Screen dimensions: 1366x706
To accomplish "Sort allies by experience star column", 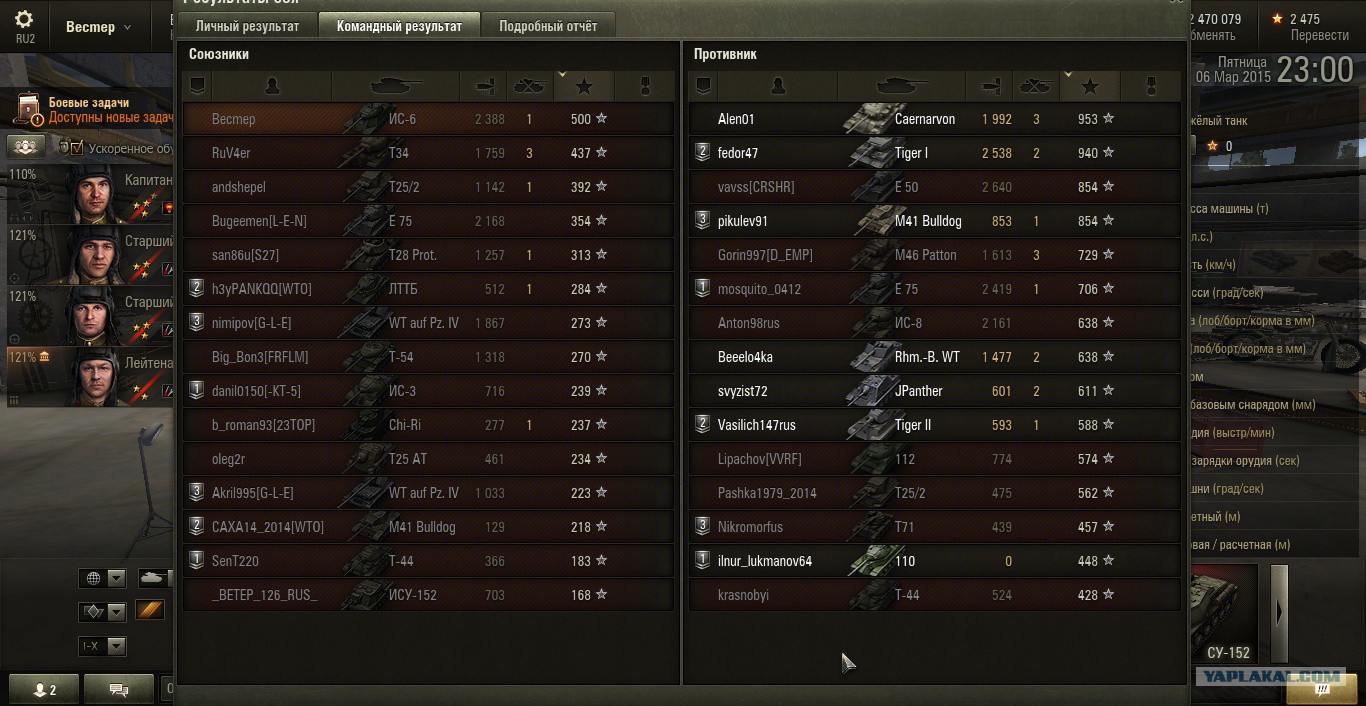I will 584,86.
